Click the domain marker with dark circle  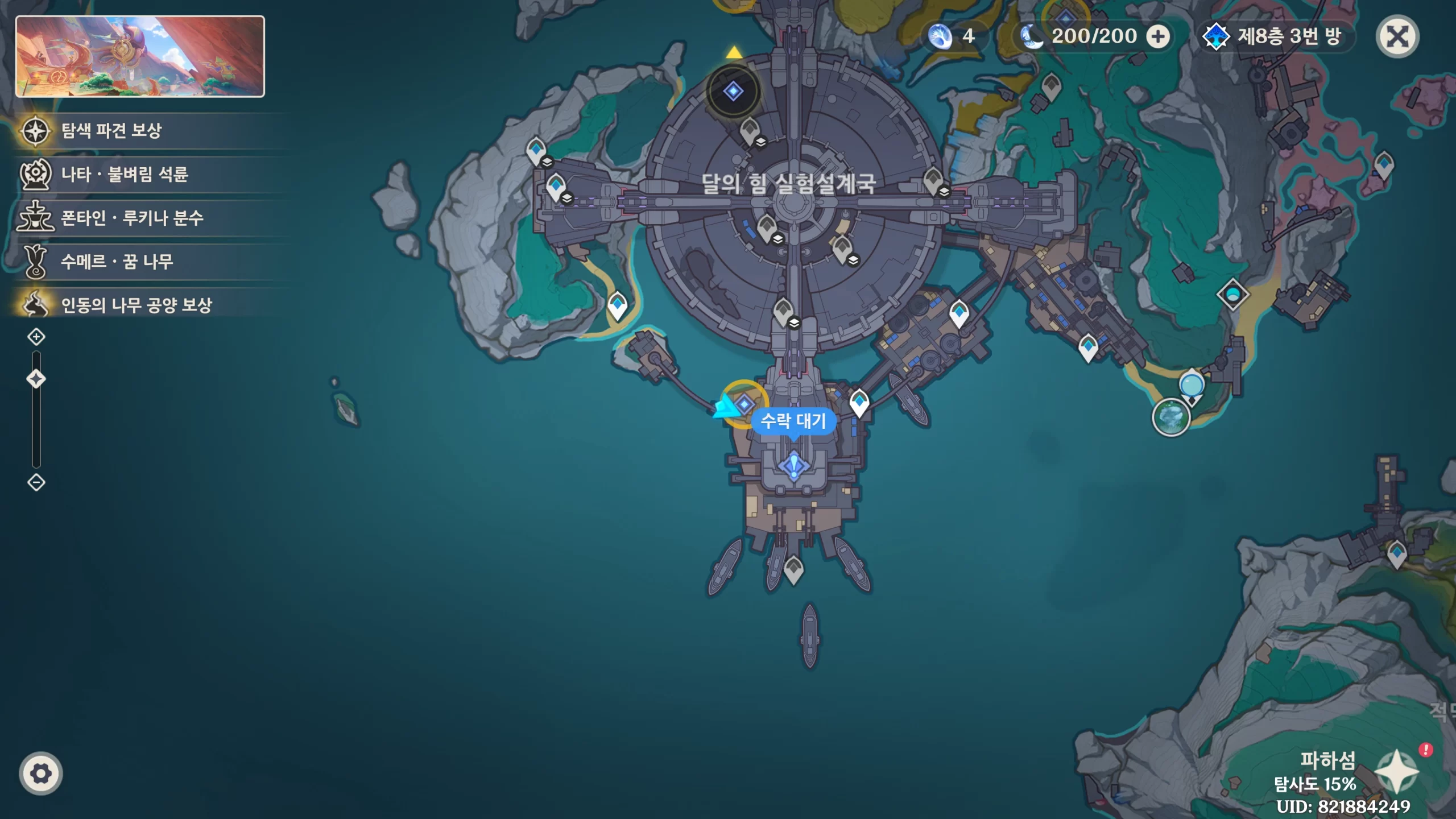click(733, 91)
